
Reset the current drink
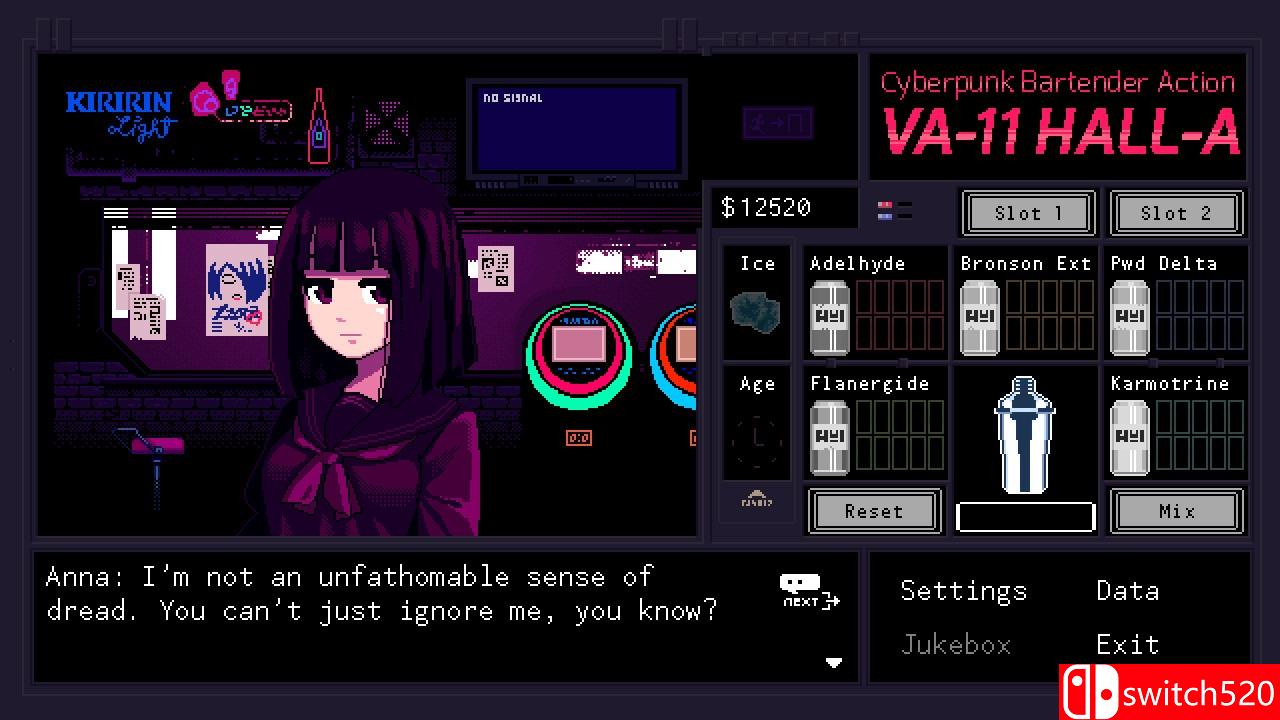873,511
